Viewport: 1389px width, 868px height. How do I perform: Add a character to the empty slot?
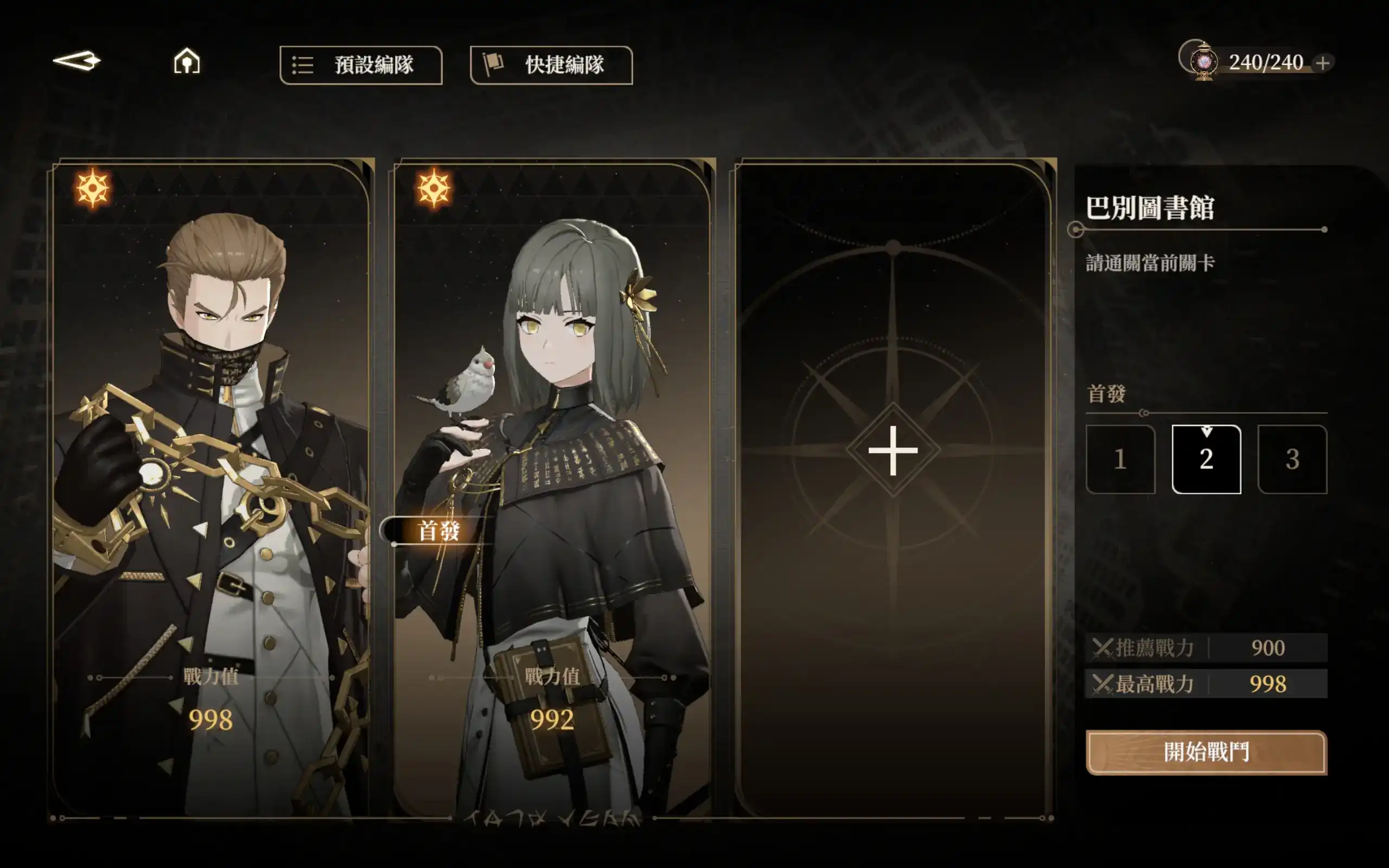893,451
